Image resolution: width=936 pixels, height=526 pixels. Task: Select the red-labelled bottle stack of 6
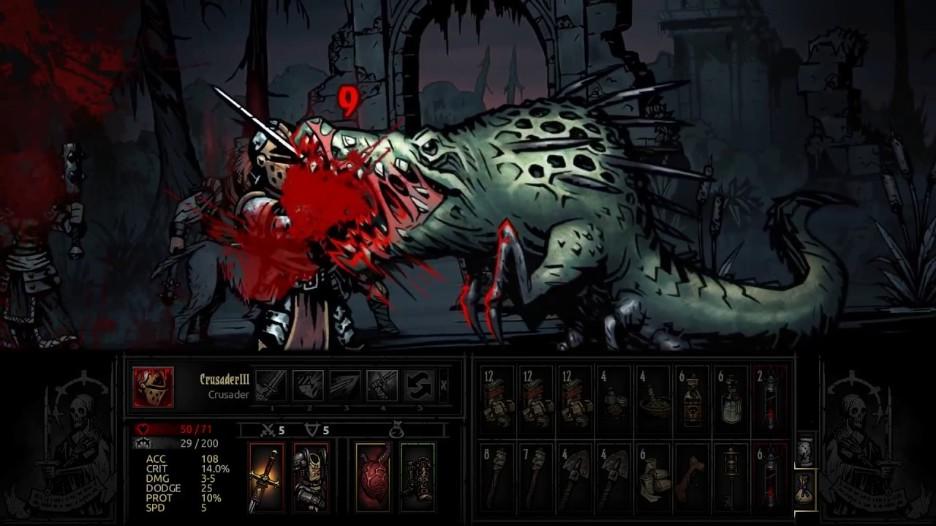click(x=693, y=397)
